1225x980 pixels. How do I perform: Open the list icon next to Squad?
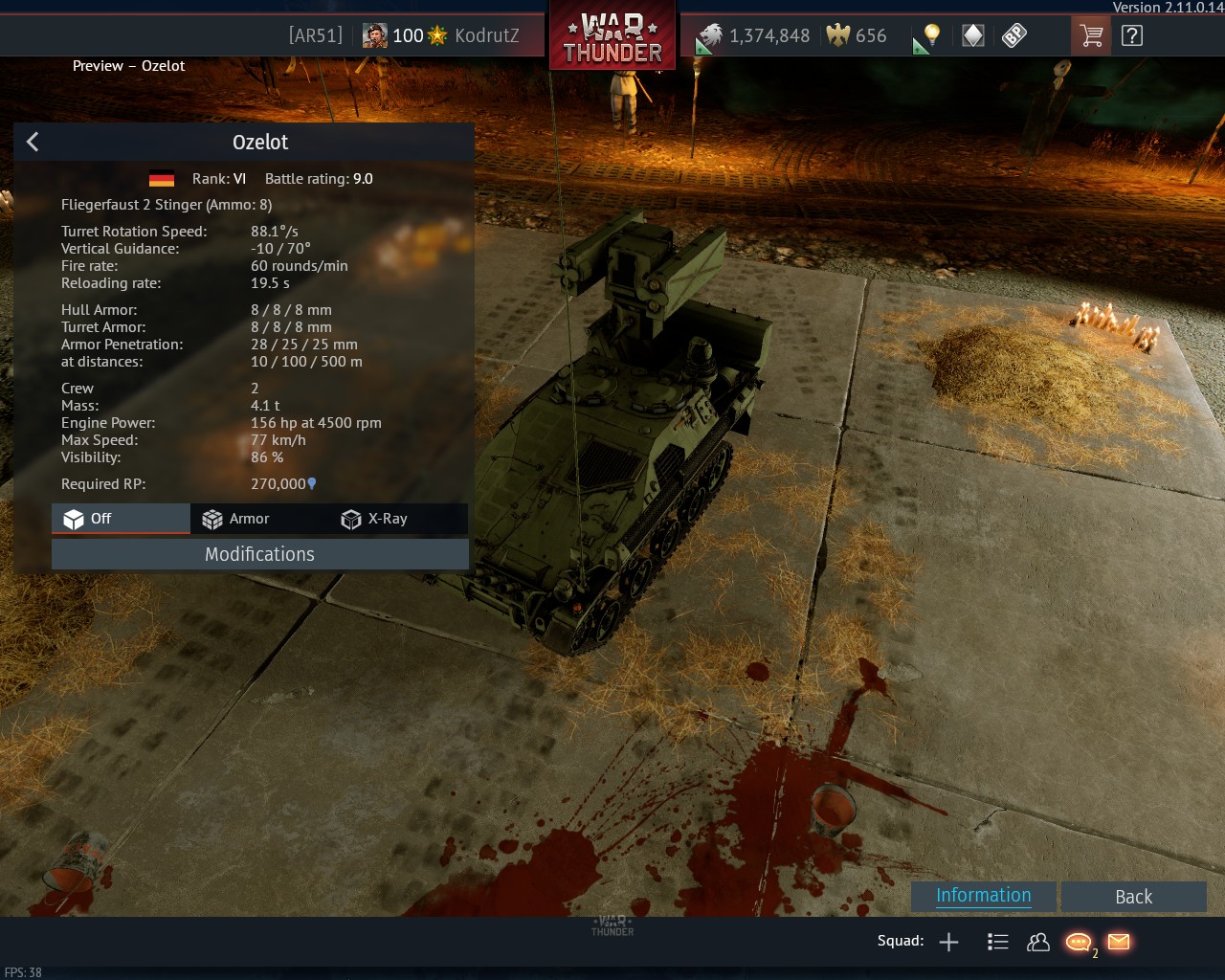(x=997, y=942)
